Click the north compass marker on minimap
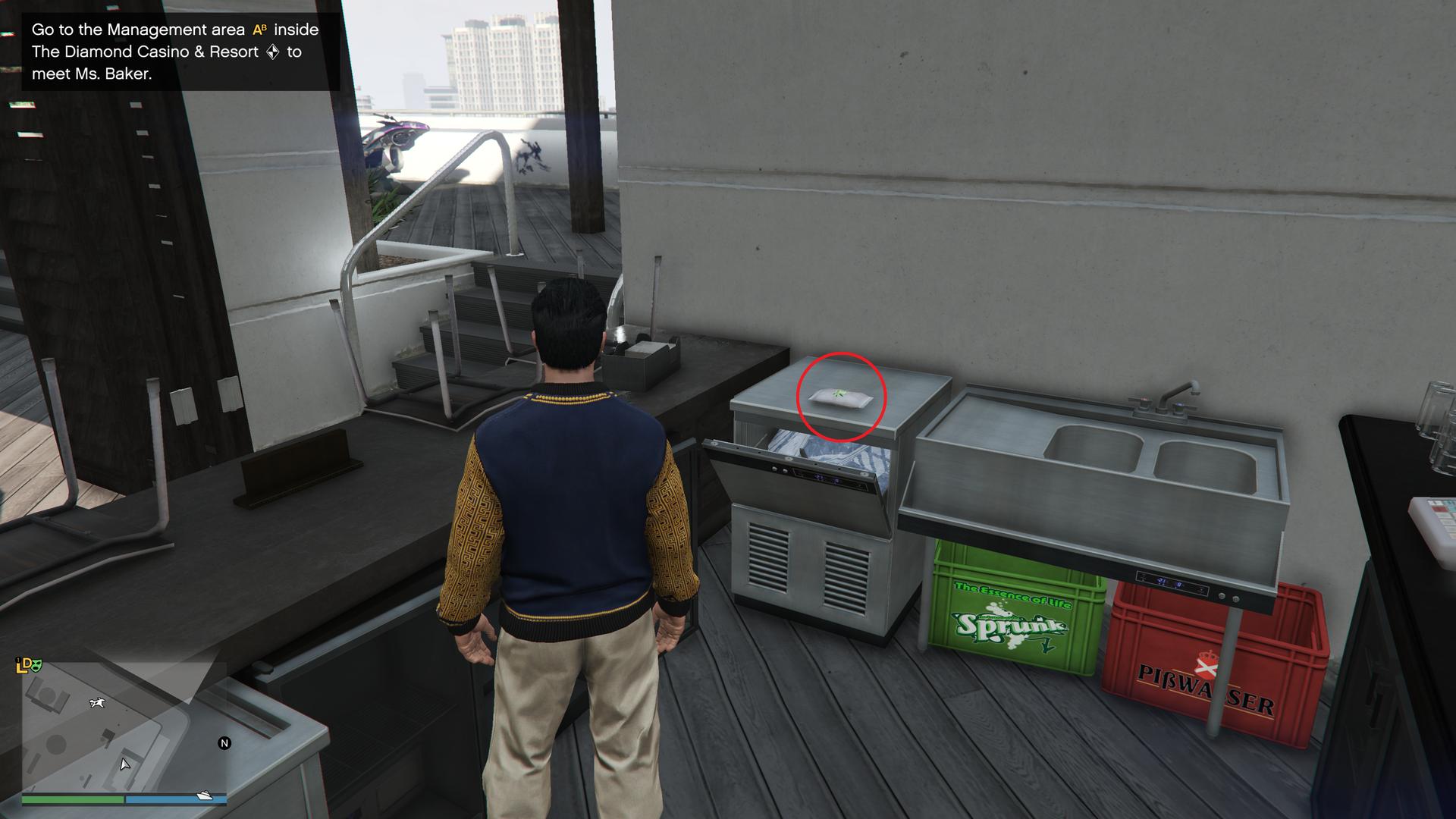This screenshot has height=819, width=1456. point(224,743)
